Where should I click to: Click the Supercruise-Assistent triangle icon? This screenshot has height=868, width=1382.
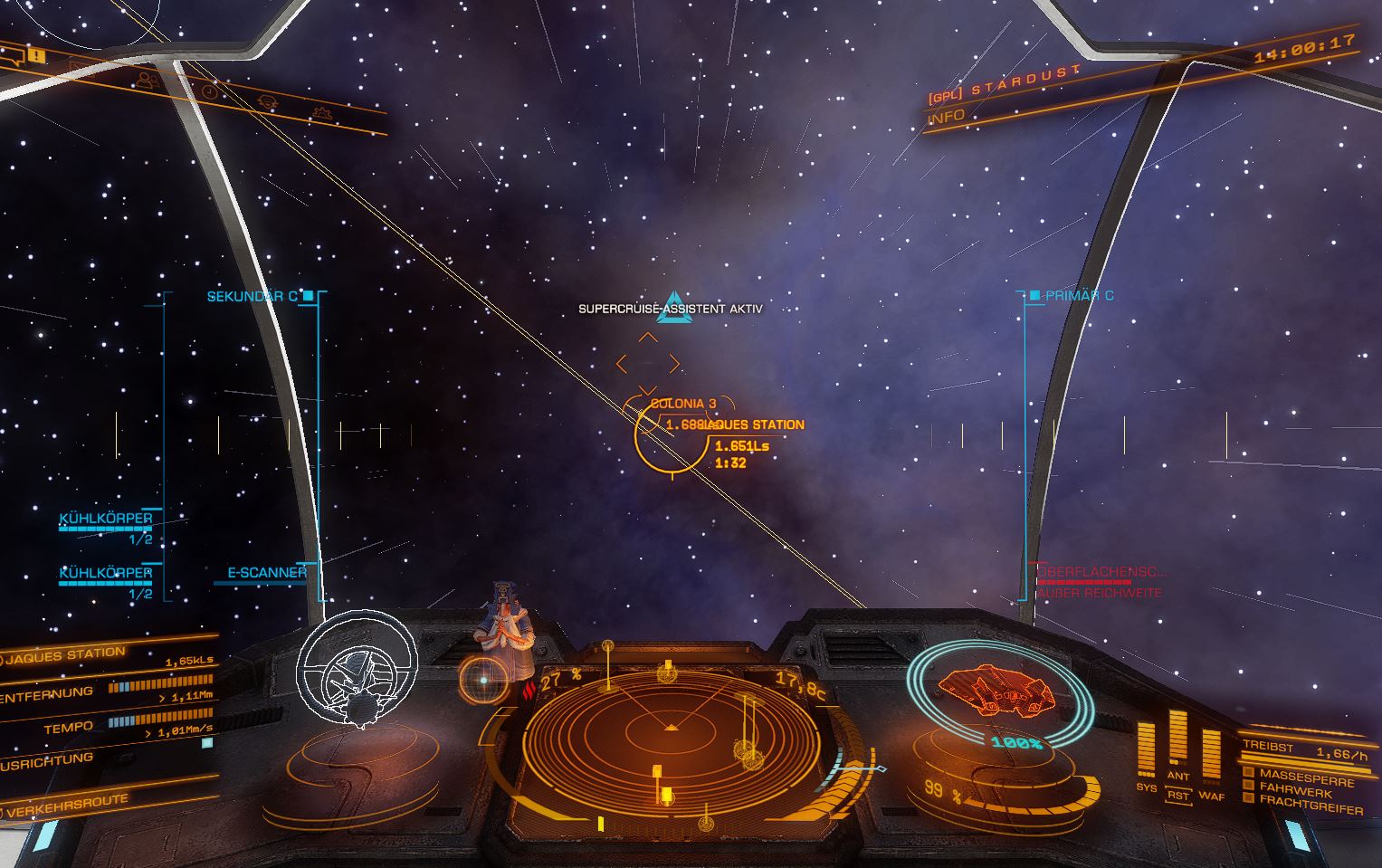(672, 304)
